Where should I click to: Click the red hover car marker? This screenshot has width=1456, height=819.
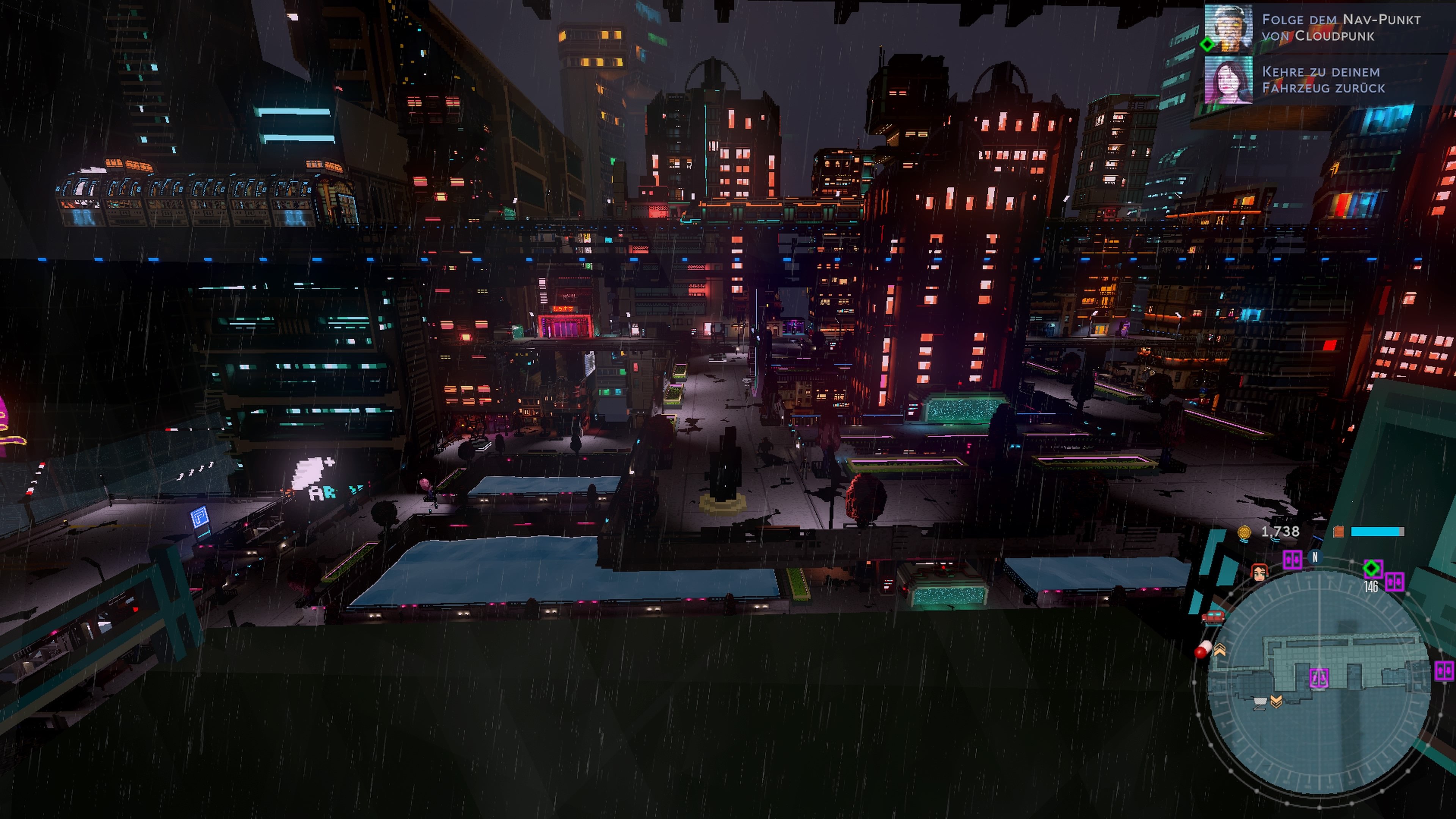pyautogui.click(x=1213, y=617)
